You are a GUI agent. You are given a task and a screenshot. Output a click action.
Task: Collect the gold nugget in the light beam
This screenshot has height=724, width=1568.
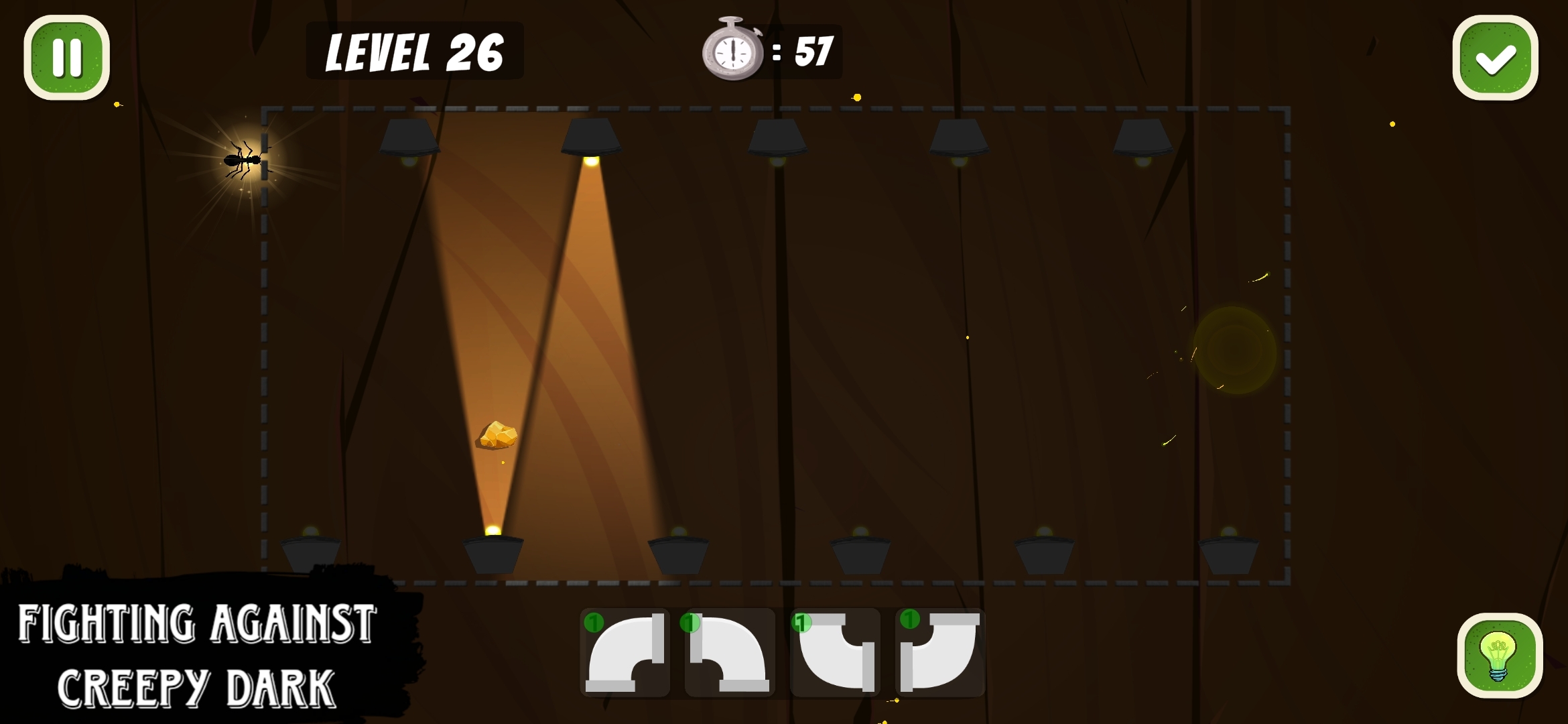(x=497, y=436)
